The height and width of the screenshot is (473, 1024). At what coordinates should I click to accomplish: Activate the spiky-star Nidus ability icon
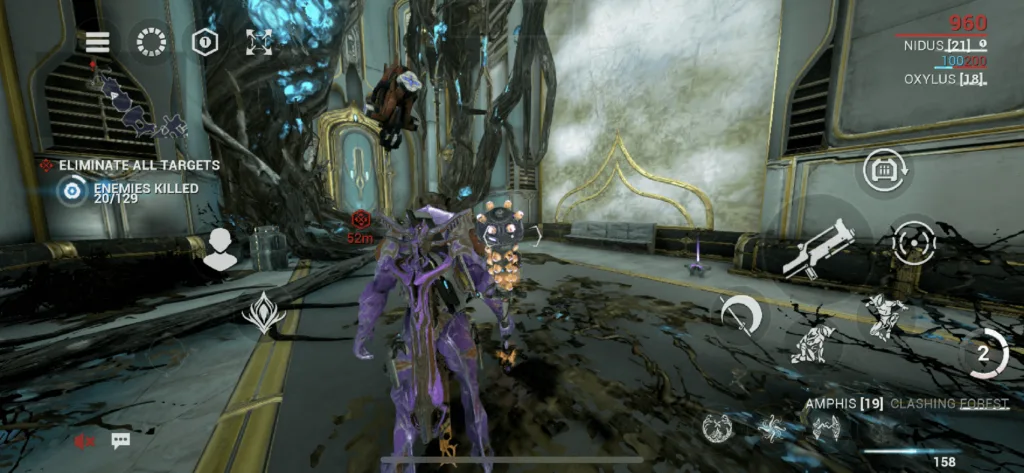(771, 428)
